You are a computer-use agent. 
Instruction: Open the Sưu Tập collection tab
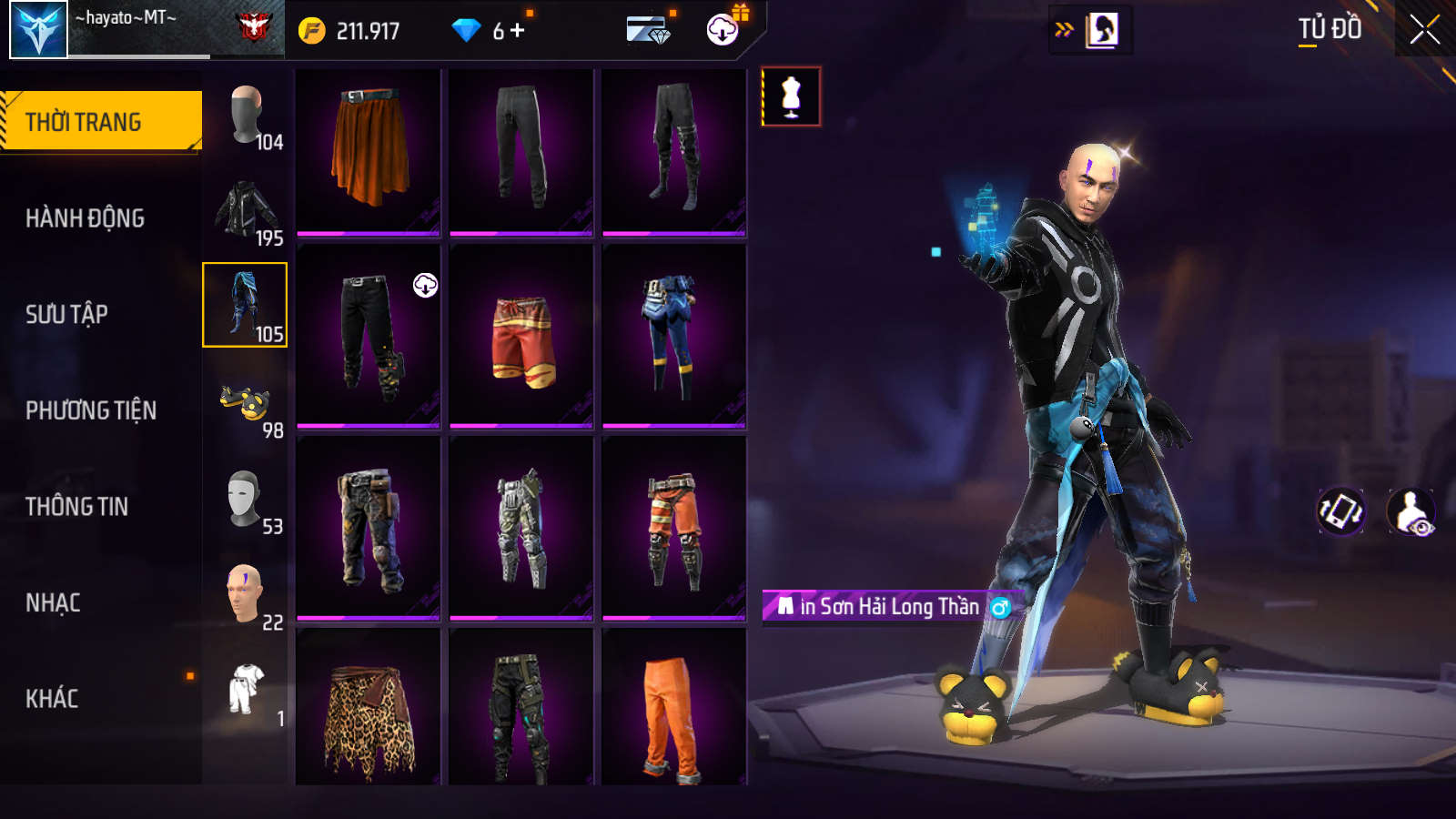pyautogui.click(x=66, y=315)
